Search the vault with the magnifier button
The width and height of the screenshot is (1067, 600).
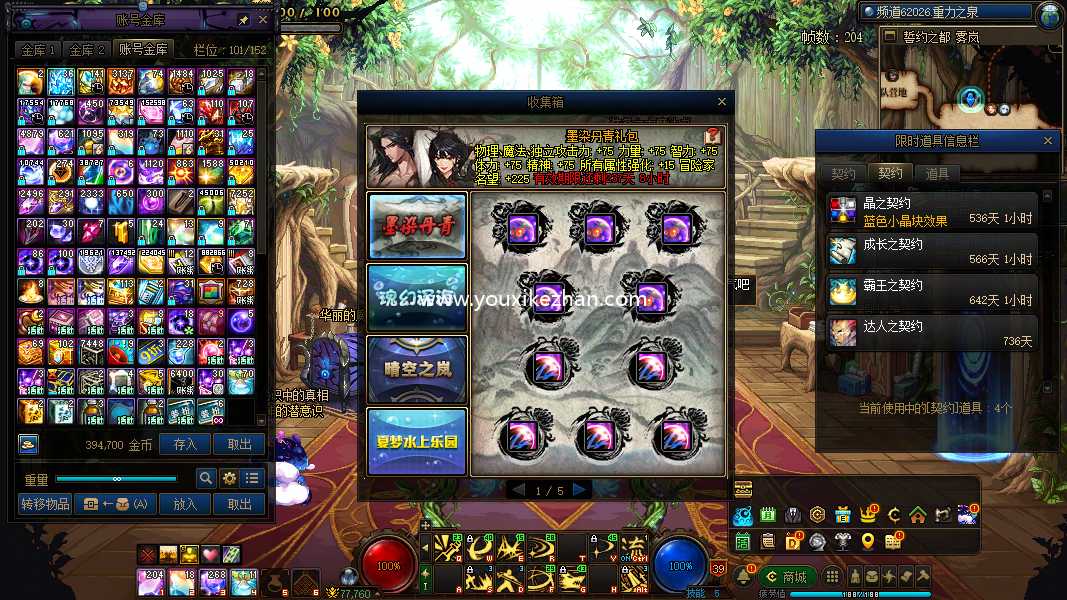coord(205,478)
